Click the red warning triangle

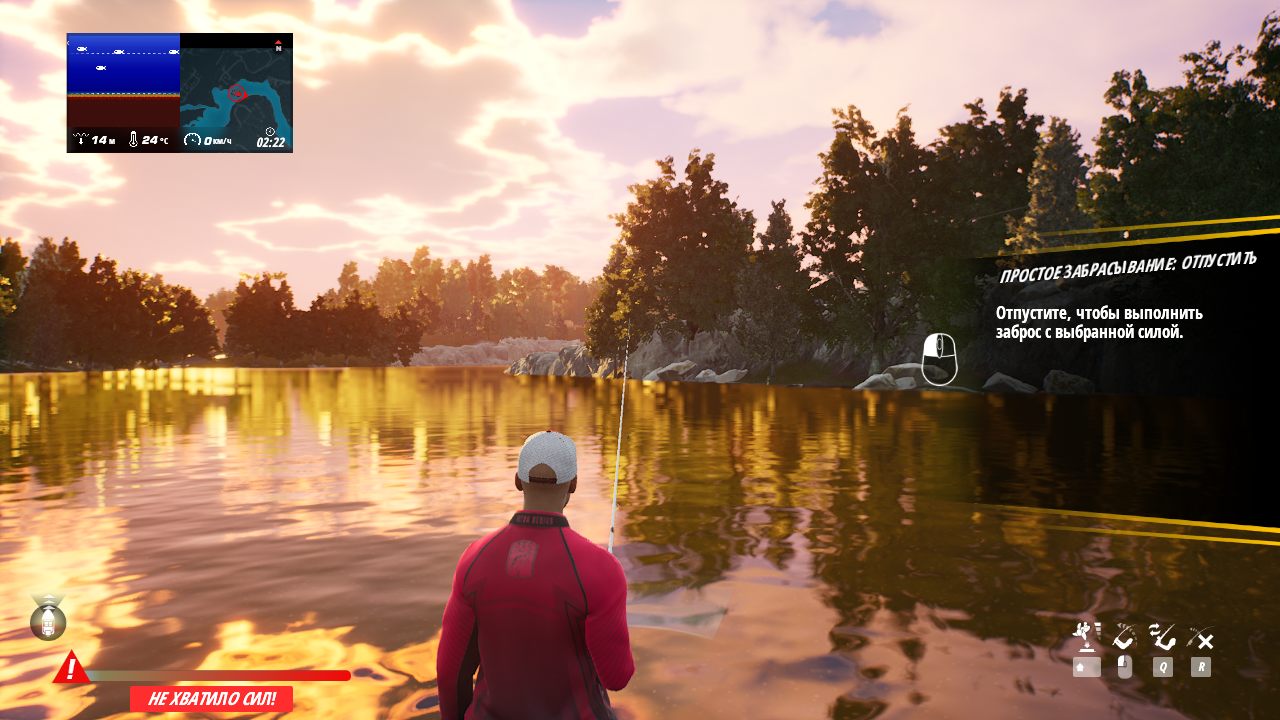[70, 668]
